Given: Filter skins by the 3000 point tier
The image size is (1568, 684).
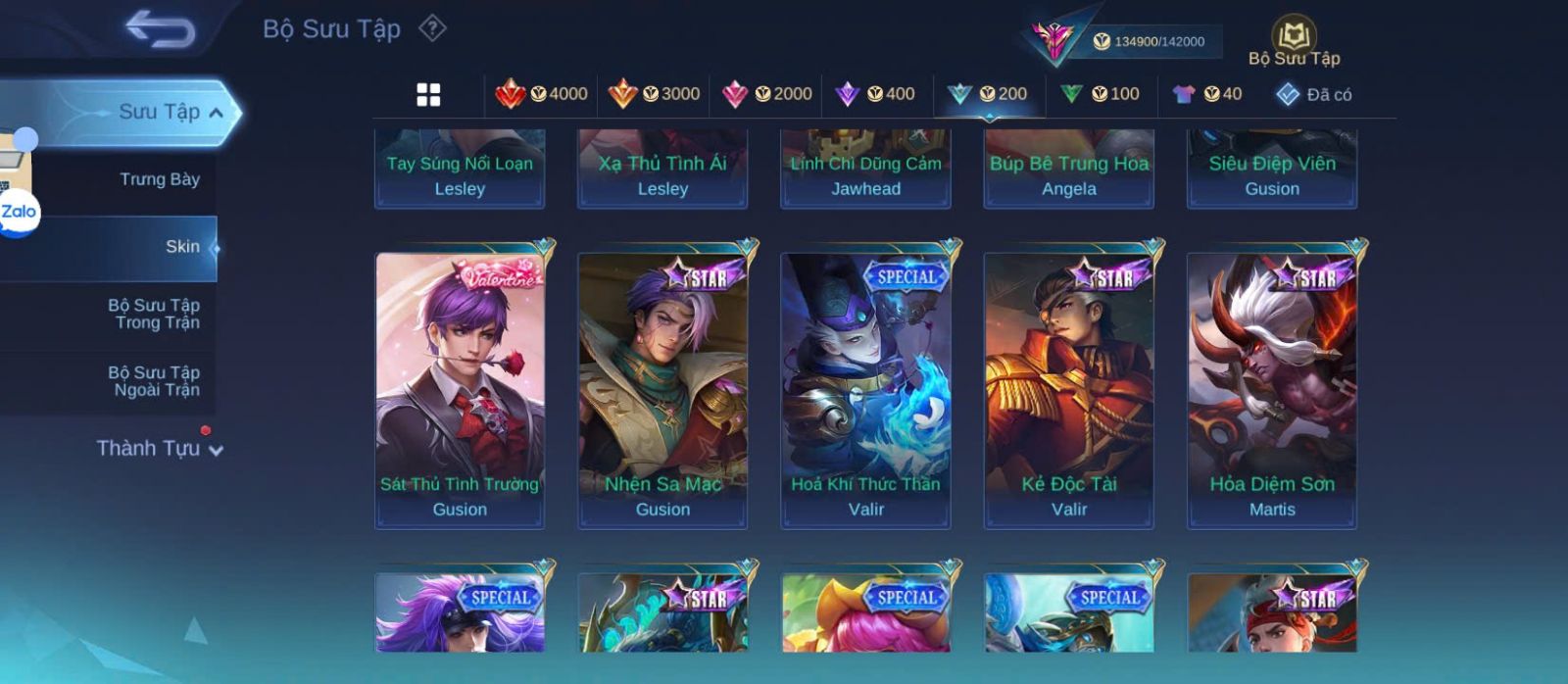Looking at the screenshot, I should [x=654, y=94].
